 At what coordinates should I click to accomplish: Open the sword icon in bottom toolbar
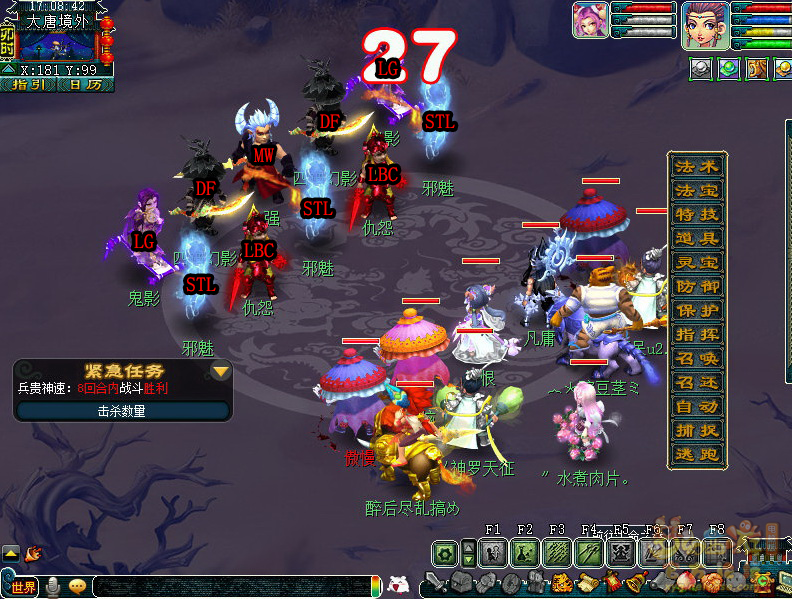pyautogui.click(x=435, y=584)
